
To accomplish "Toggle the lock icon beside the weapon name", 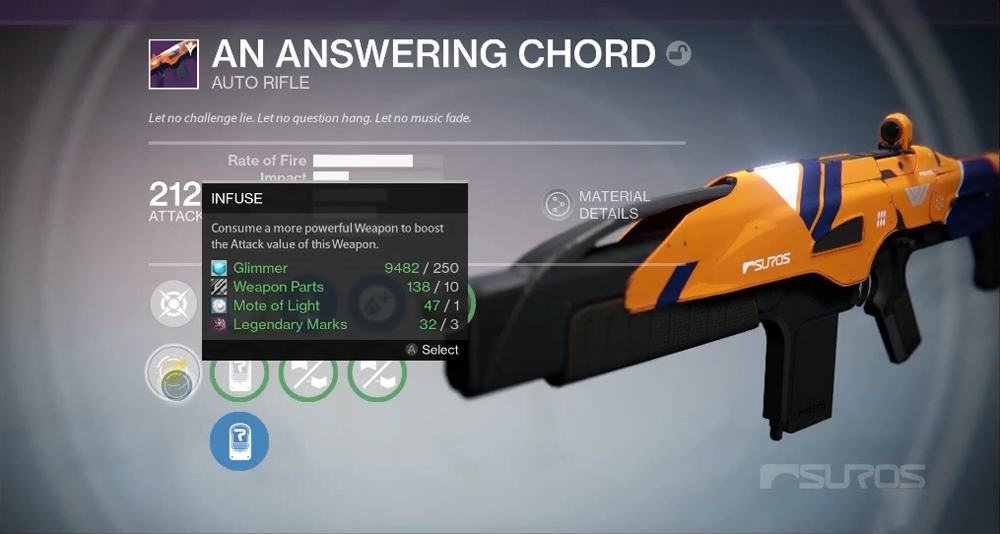I will point(678,53).
